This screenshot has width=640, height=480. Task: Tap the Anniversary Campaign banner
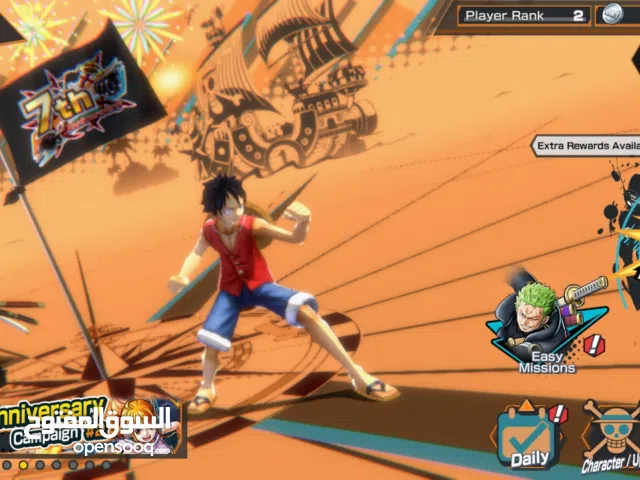88,427
